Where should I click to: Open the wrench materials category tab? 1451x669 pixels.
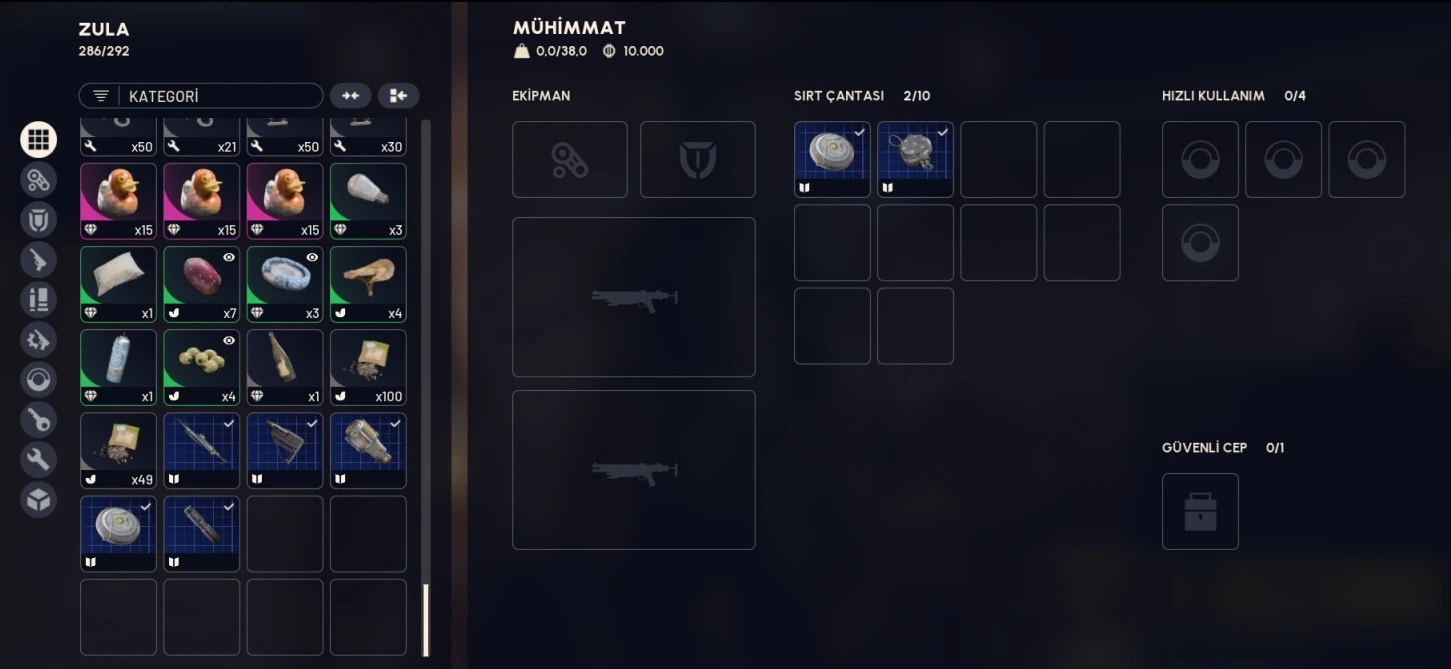coord(38,459)
